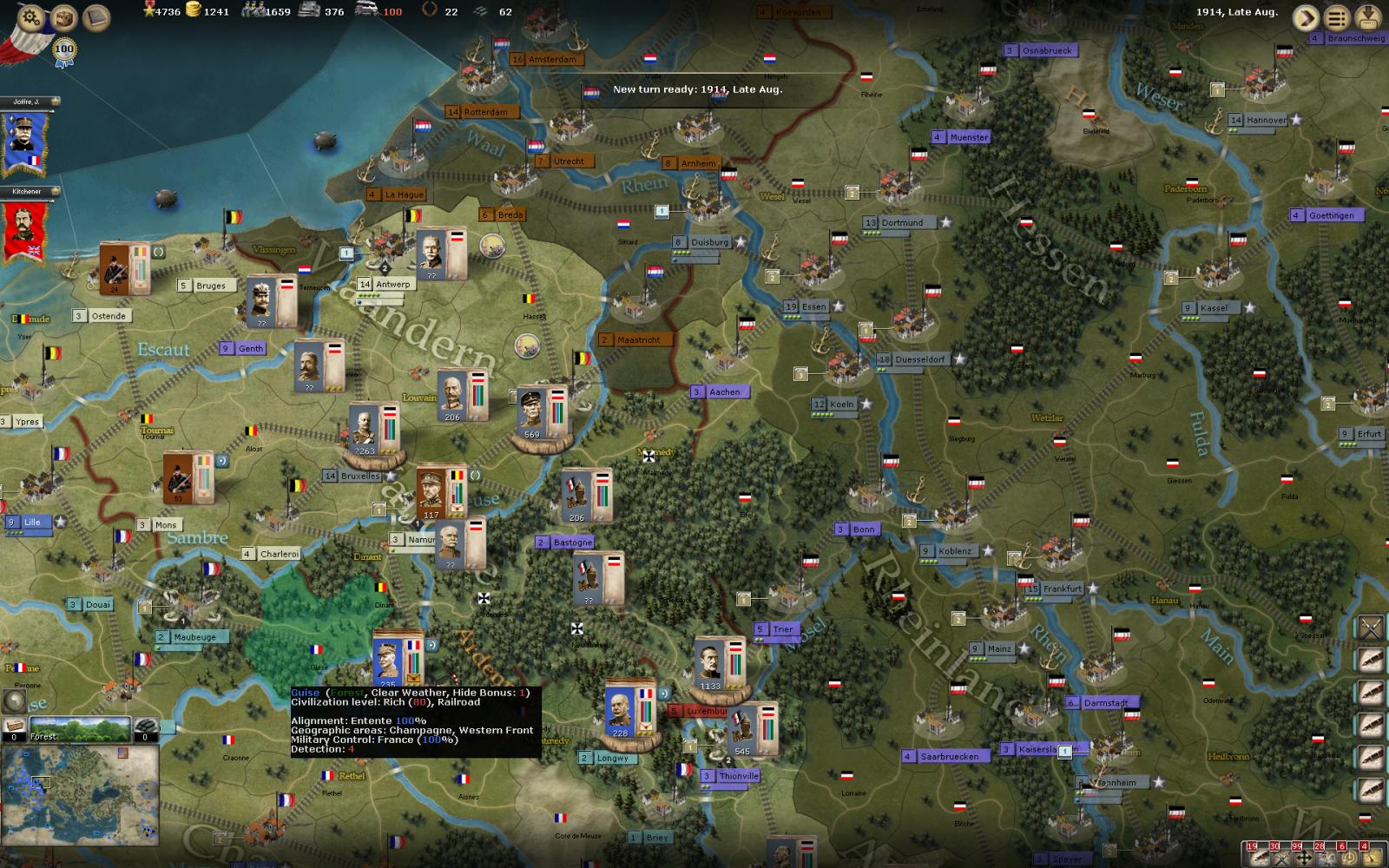Expand the unit stack badge beside the Guise army

coord(431,646)
